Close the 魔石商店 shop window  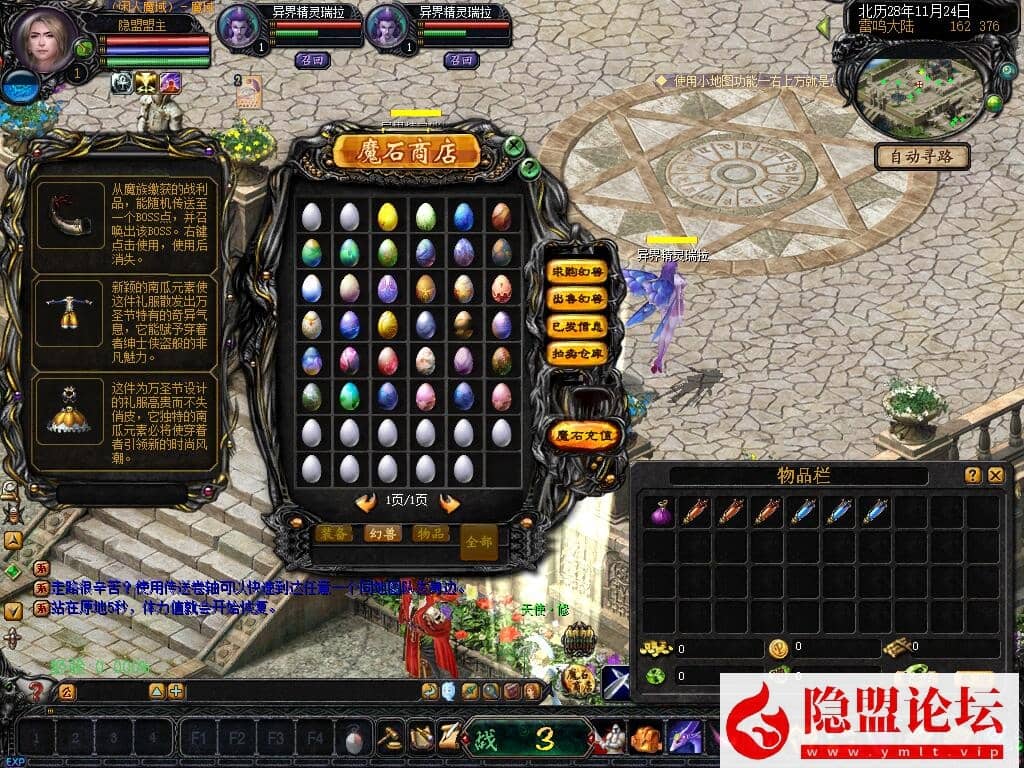coord(514,147)
